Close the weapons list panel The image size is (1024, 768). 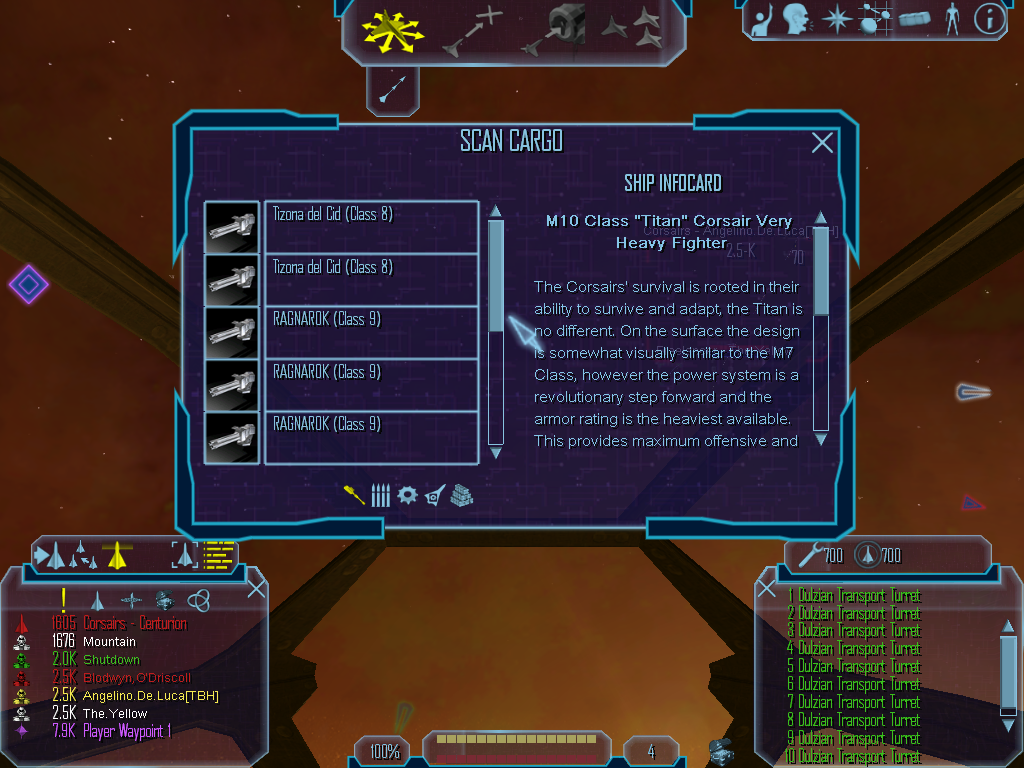pos(767,588)
